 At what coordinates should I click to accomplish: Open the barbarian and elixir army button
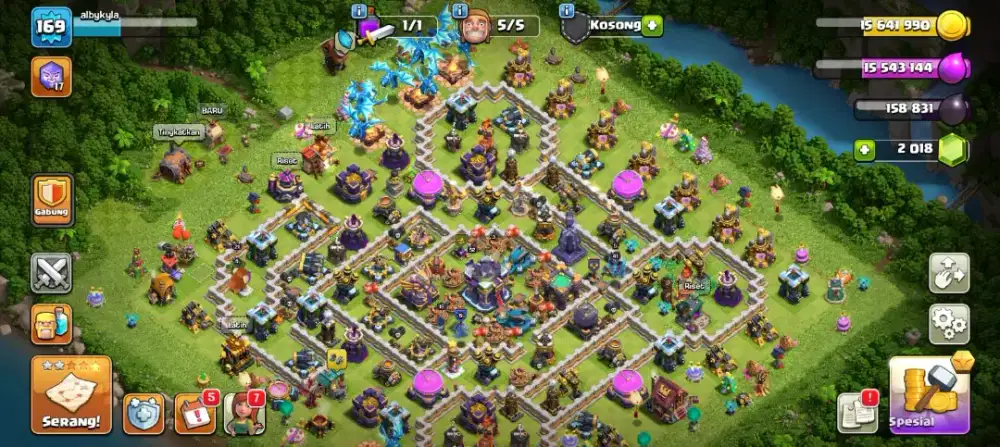tap(51, 324)
